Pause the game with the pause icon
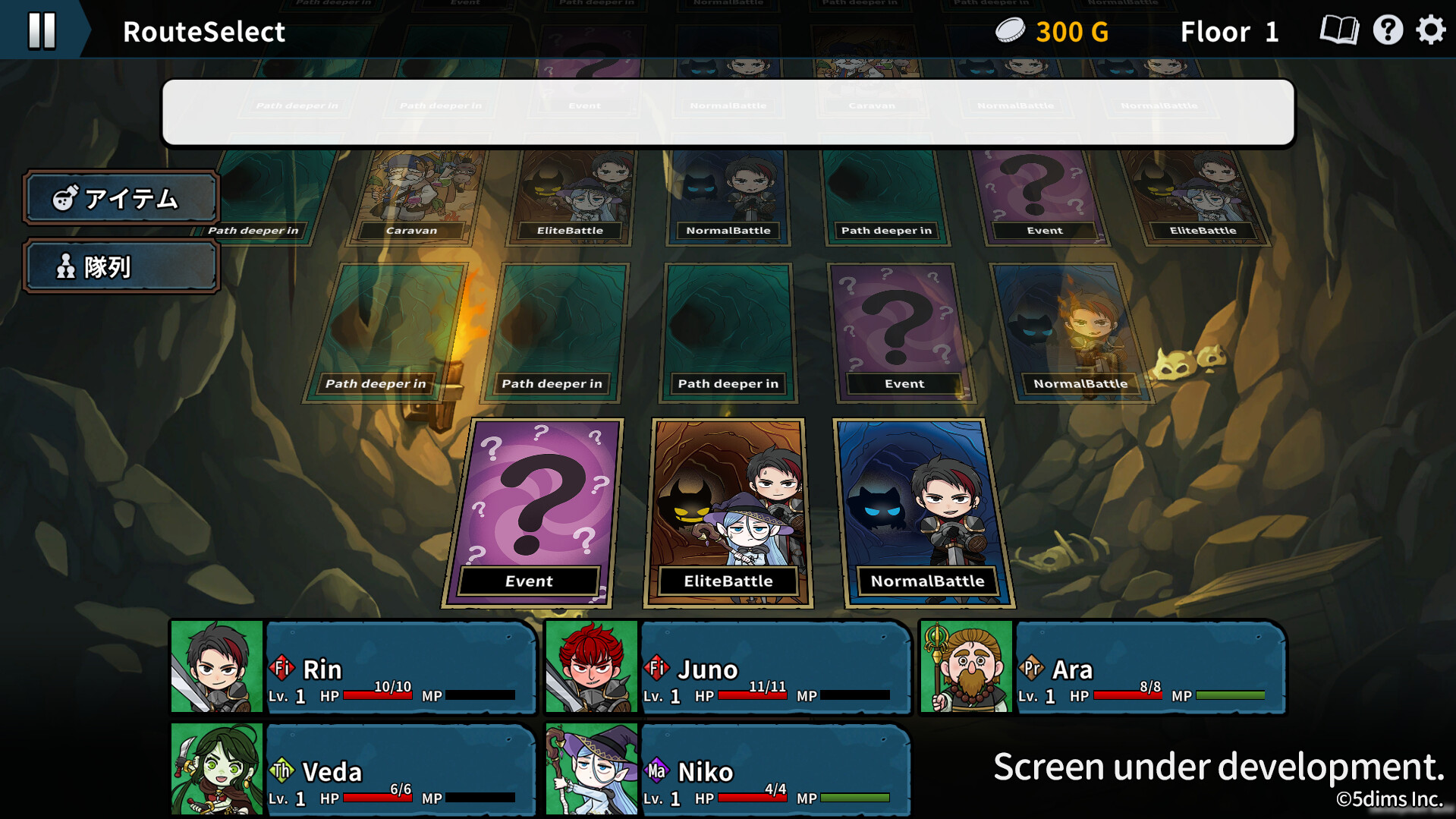Screen dimensions: 1456x819 coord(42,30)
